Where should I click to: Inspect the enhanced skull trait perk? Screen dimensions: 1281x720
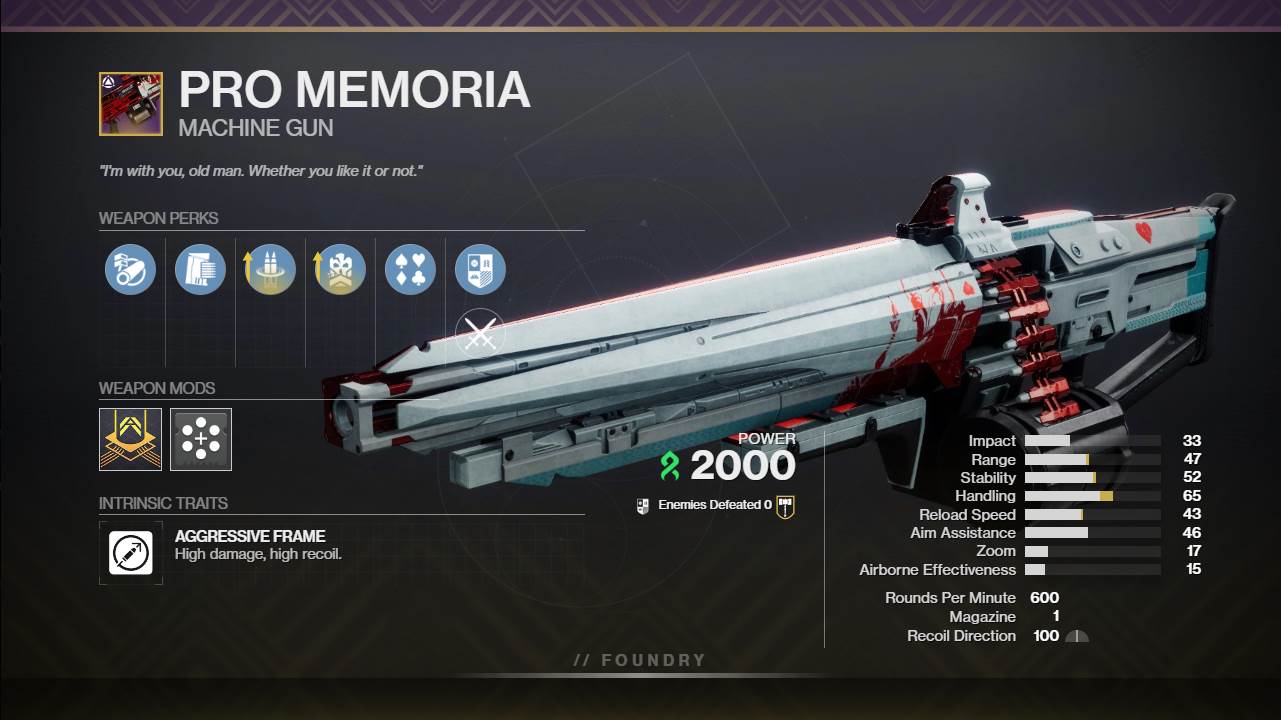coord(340,269)
